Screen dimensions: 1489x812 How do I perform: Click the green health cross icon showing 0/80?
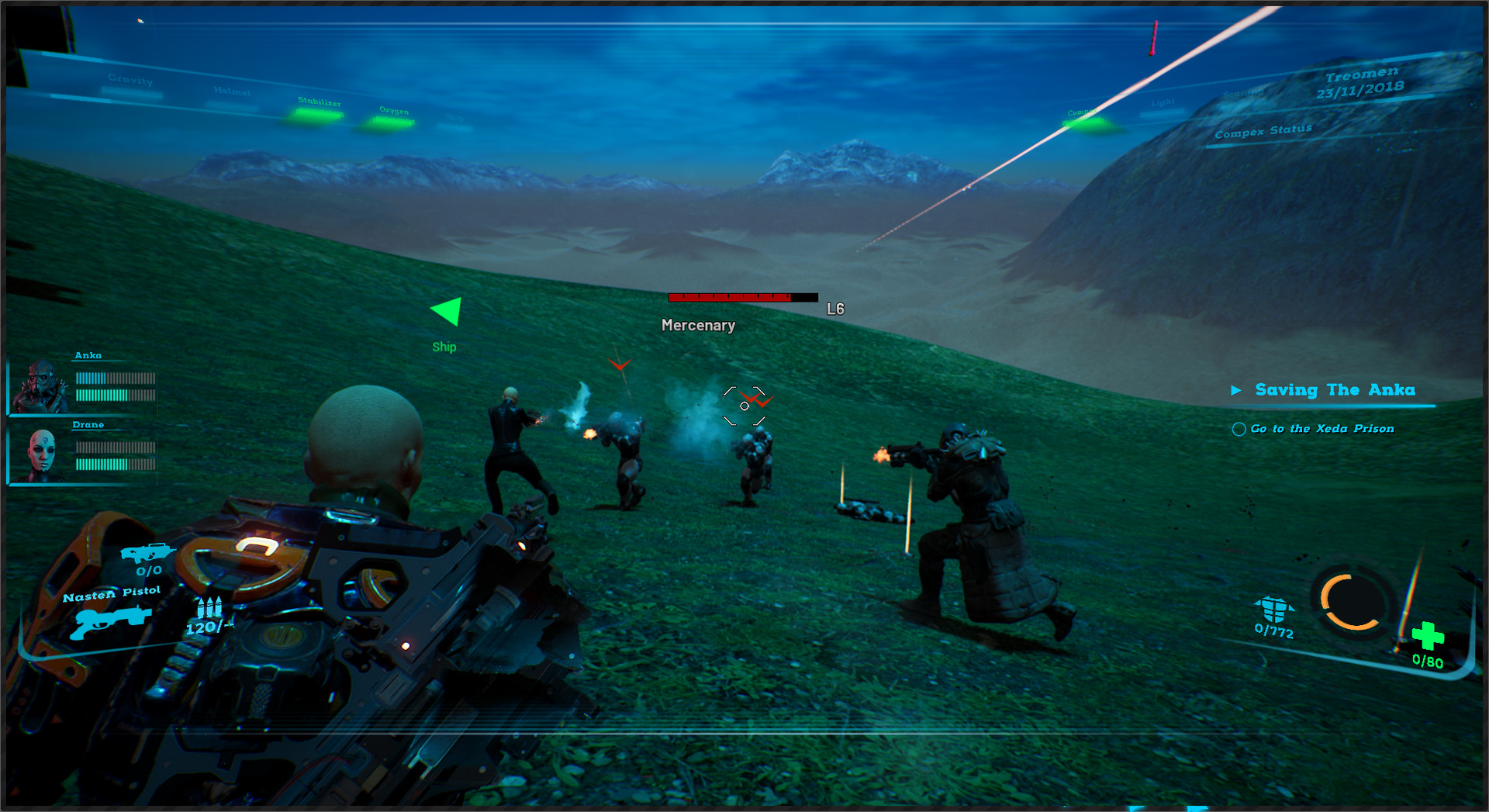click(1429, 637)
